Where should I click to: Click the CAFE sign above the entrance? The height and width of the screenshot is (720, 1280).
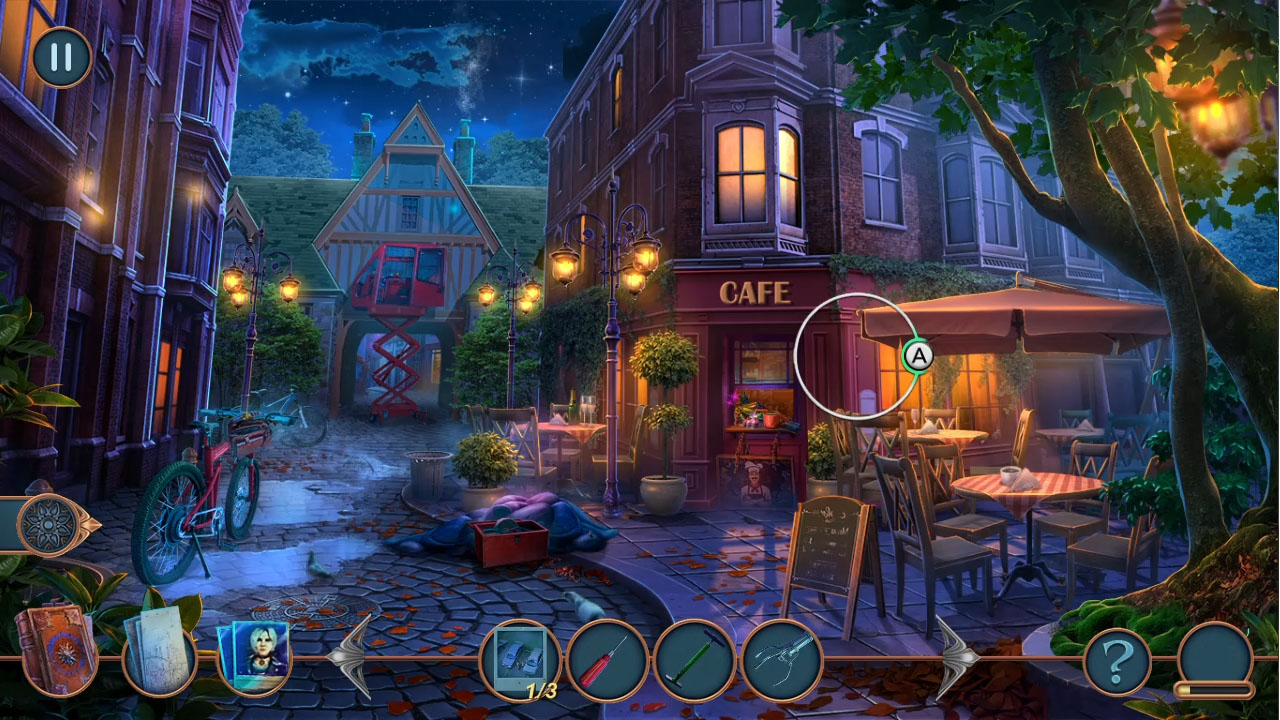[757, 293]
